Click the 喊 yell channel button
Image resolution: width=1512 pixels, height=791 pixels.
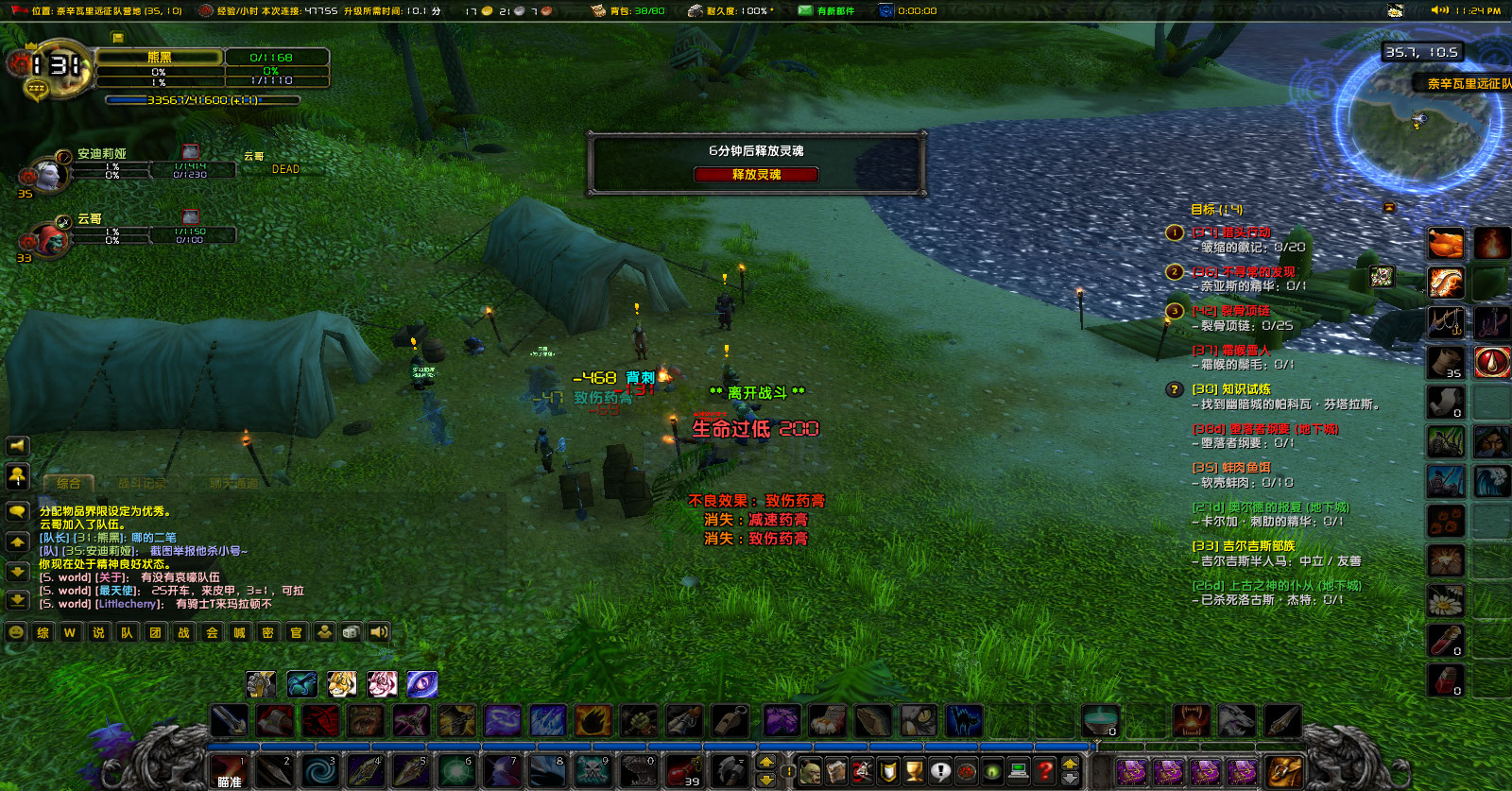click(x=242, y=633)
